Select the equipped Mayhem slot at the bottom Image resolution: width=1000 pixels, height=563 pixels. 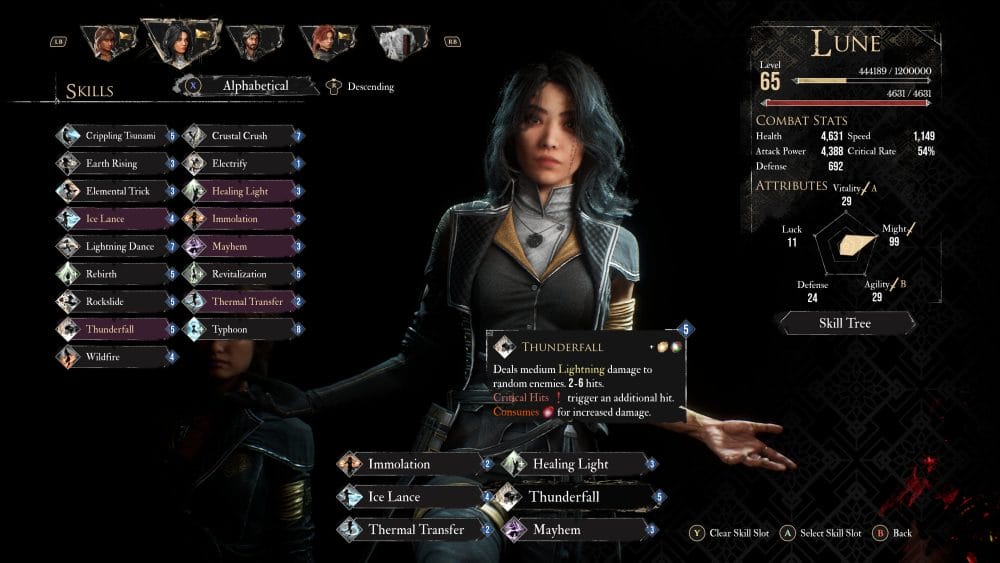577,530
